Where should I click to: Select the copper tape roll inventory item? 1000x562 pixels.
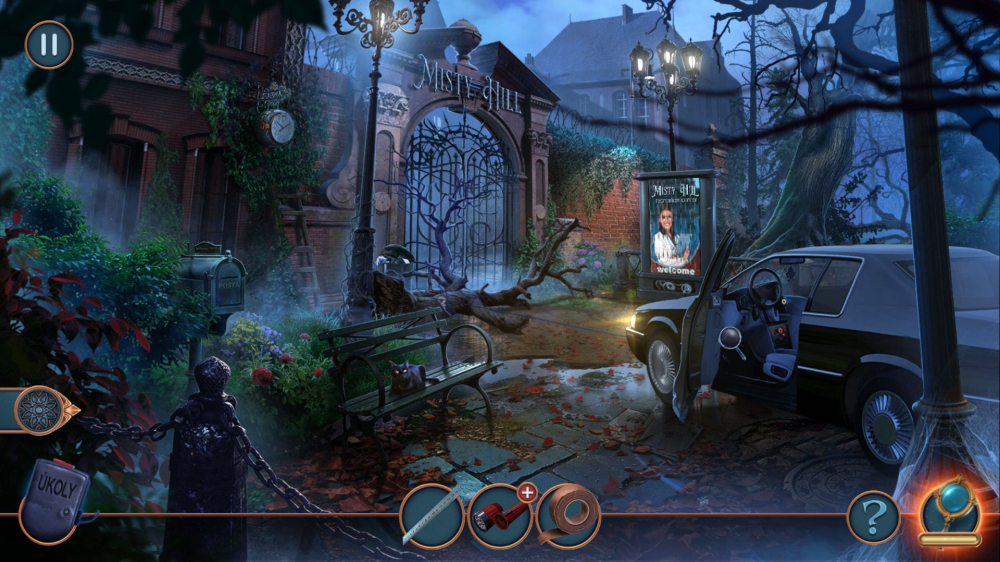pyautogui.click(x=568, y=516)
